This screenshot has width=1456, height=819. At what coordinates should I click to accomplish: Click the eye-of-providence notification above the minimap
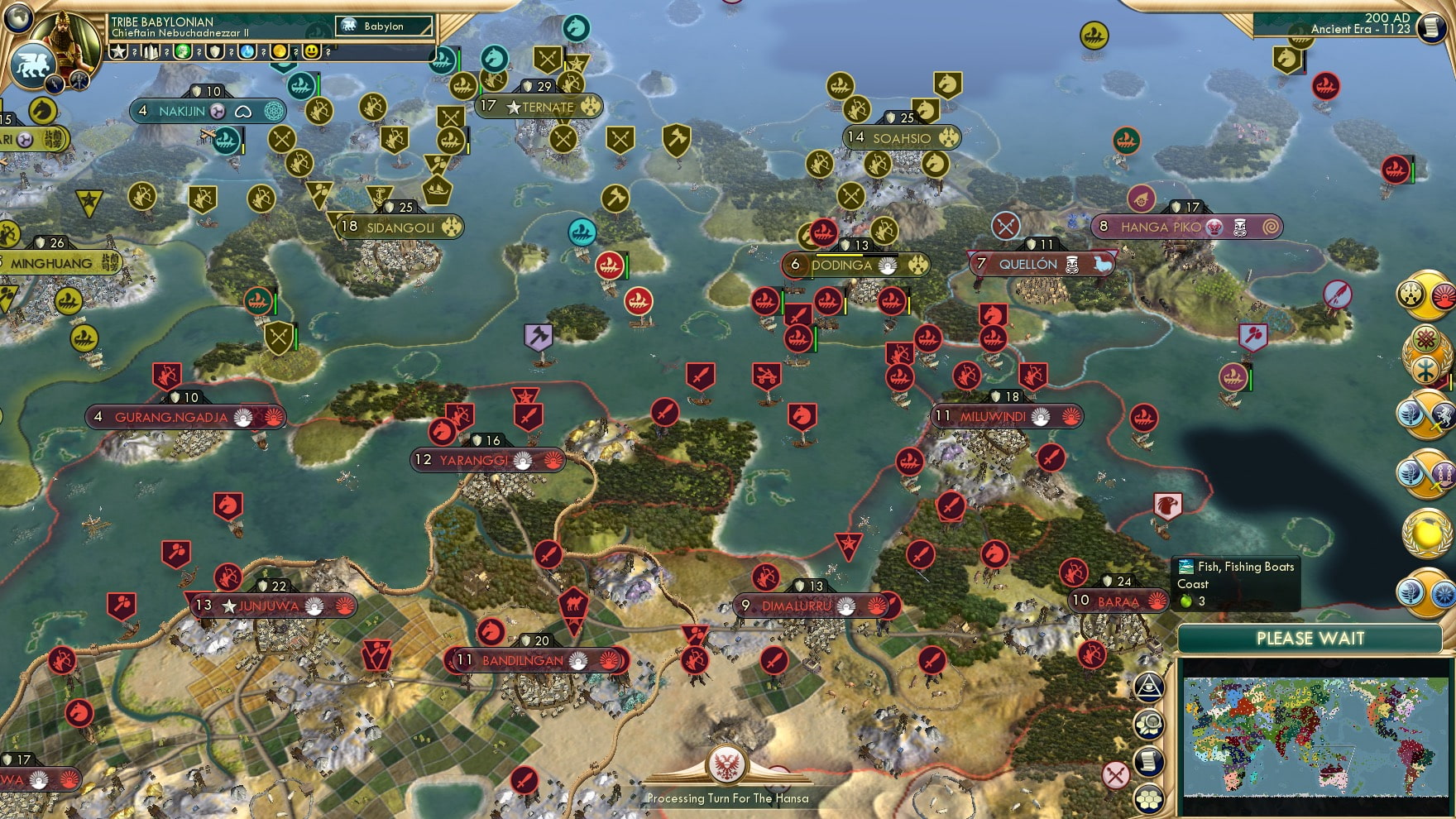tap(1148, 687)
